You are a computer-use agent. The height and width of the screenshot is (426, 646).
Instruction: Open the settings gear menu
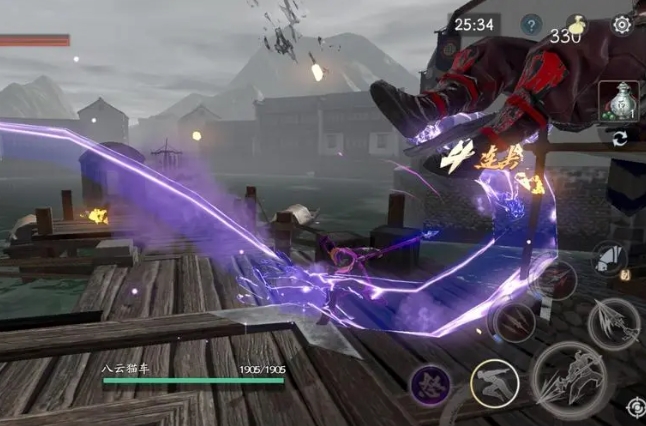point(622,25)
